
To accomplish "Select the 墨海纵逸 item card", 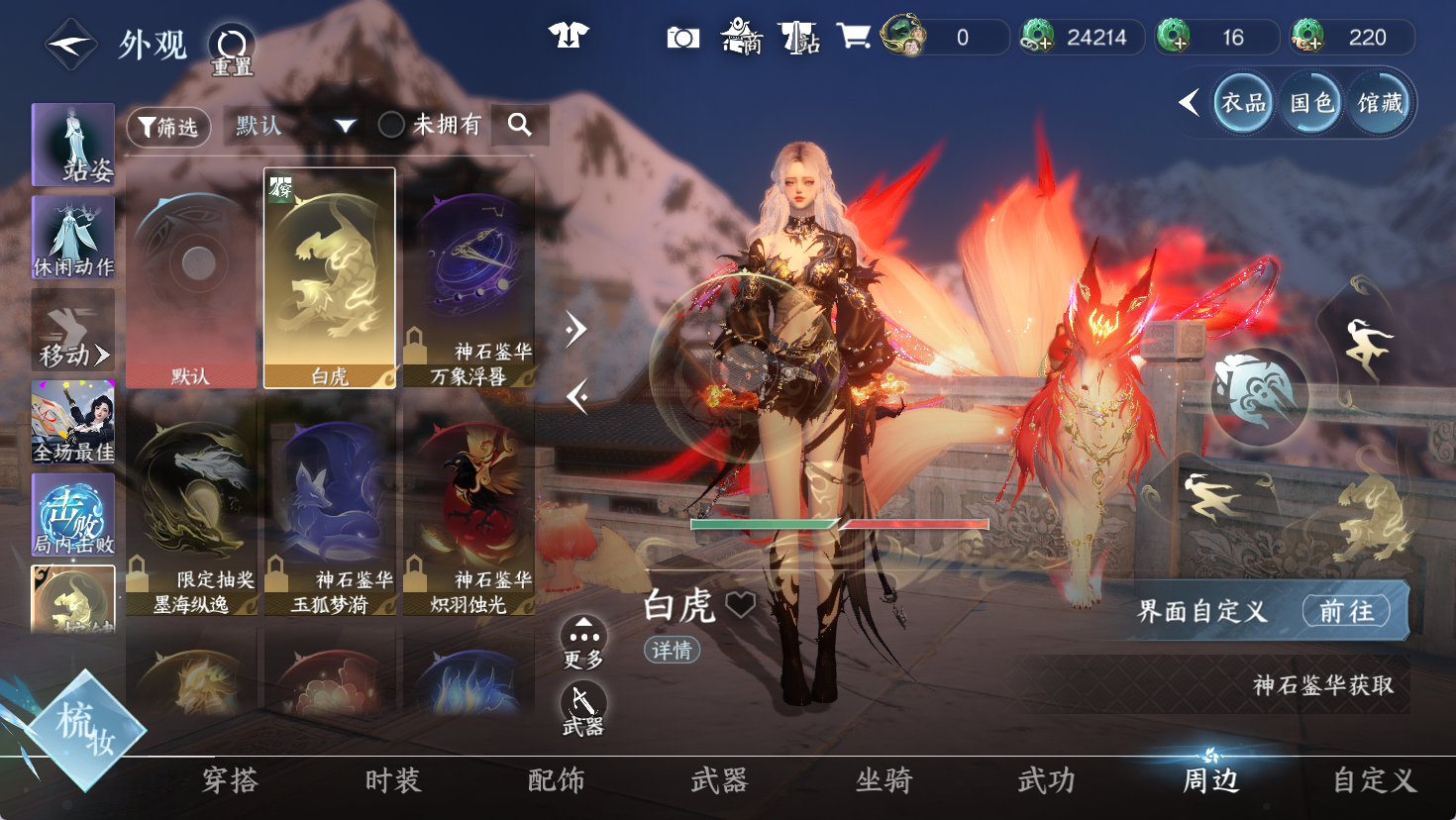I will [191, 506].
